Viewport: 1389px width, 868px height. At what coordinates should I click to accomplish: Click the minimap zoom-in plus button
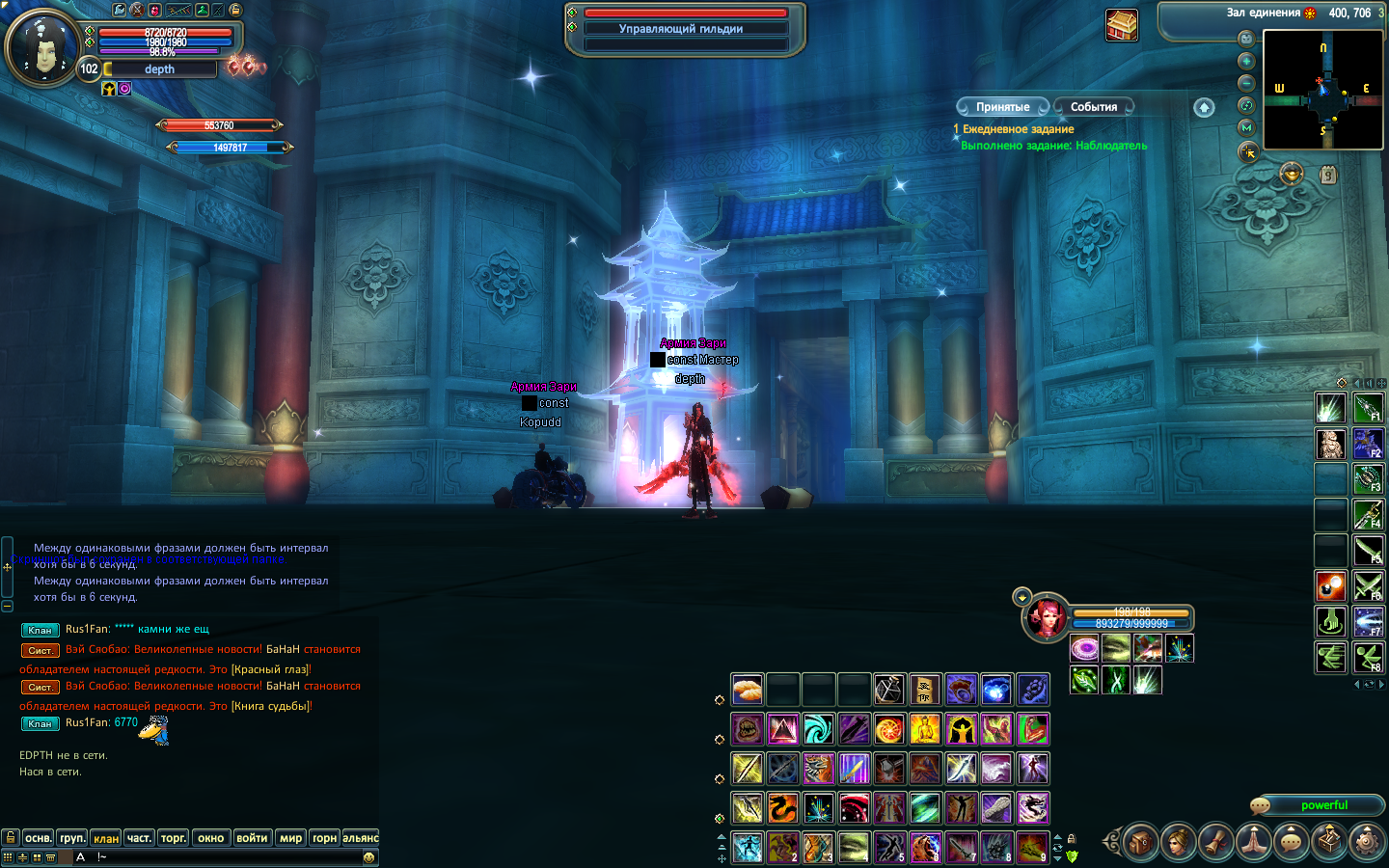(1246, 61)
